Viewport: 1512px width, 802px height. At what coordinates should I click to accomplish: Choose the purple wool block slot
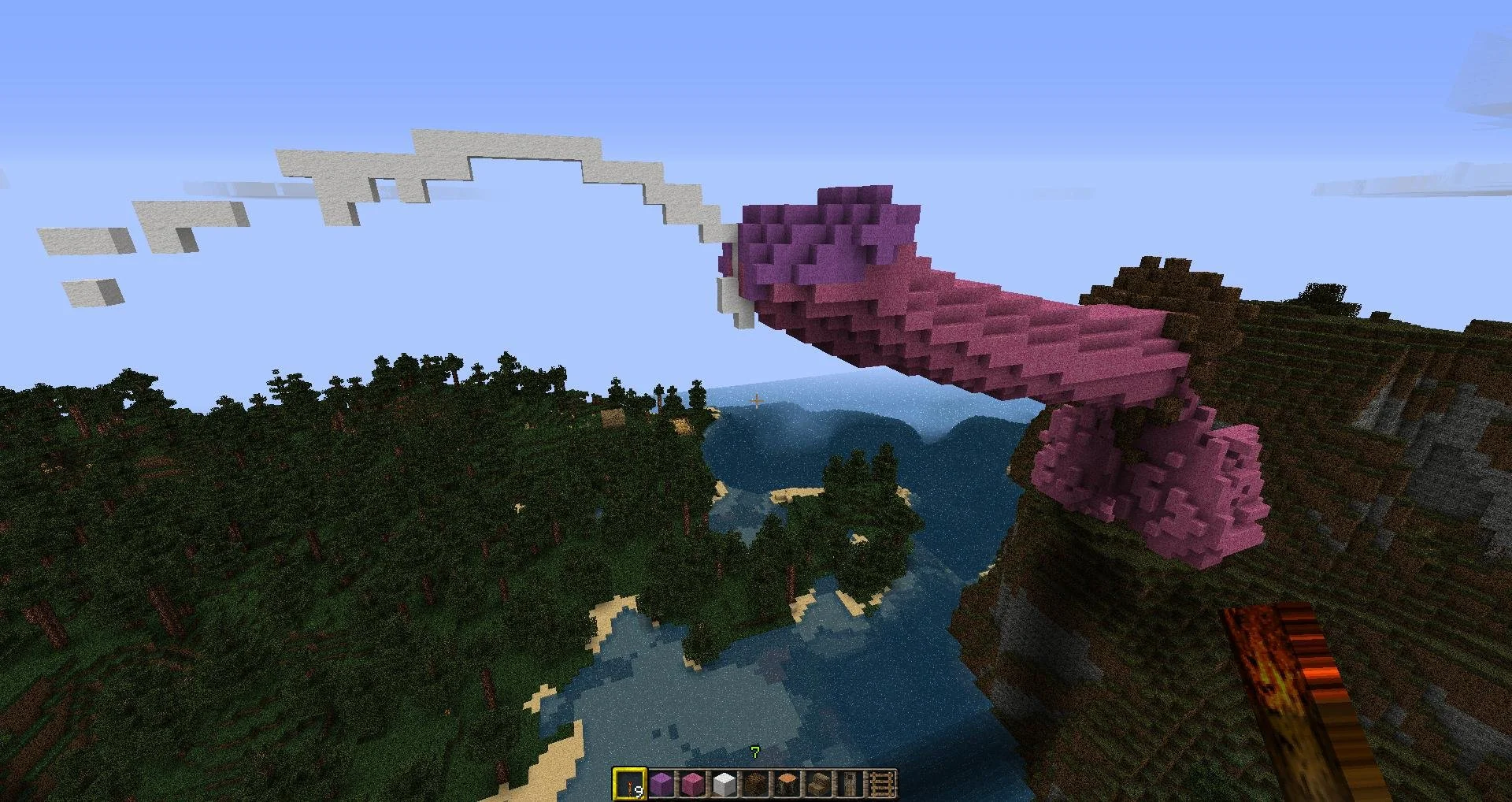(x=661, y=784)
